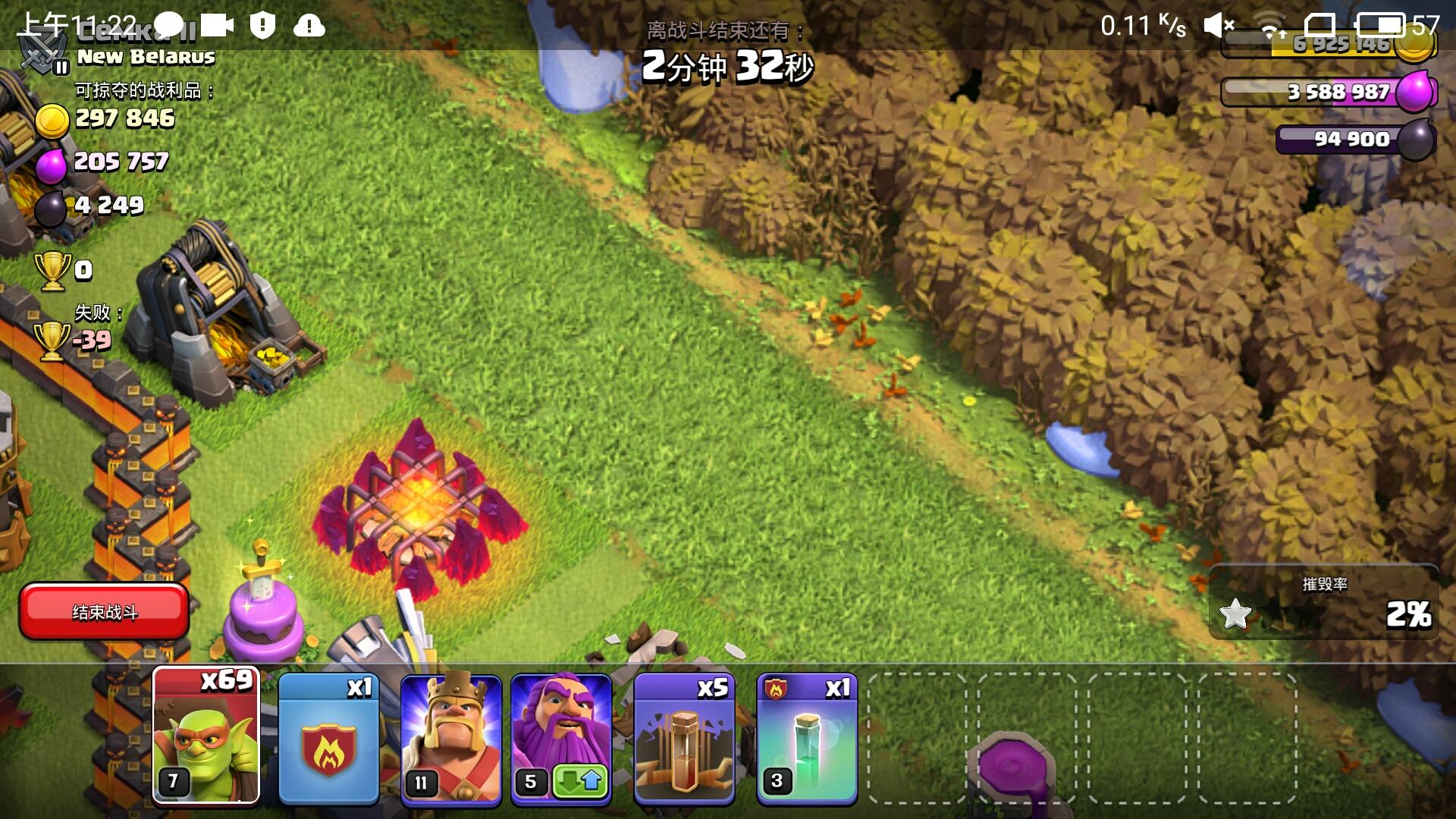Tap the New Belarus clan name
This screenshot has height=819, width=1456.
(144, 57)
